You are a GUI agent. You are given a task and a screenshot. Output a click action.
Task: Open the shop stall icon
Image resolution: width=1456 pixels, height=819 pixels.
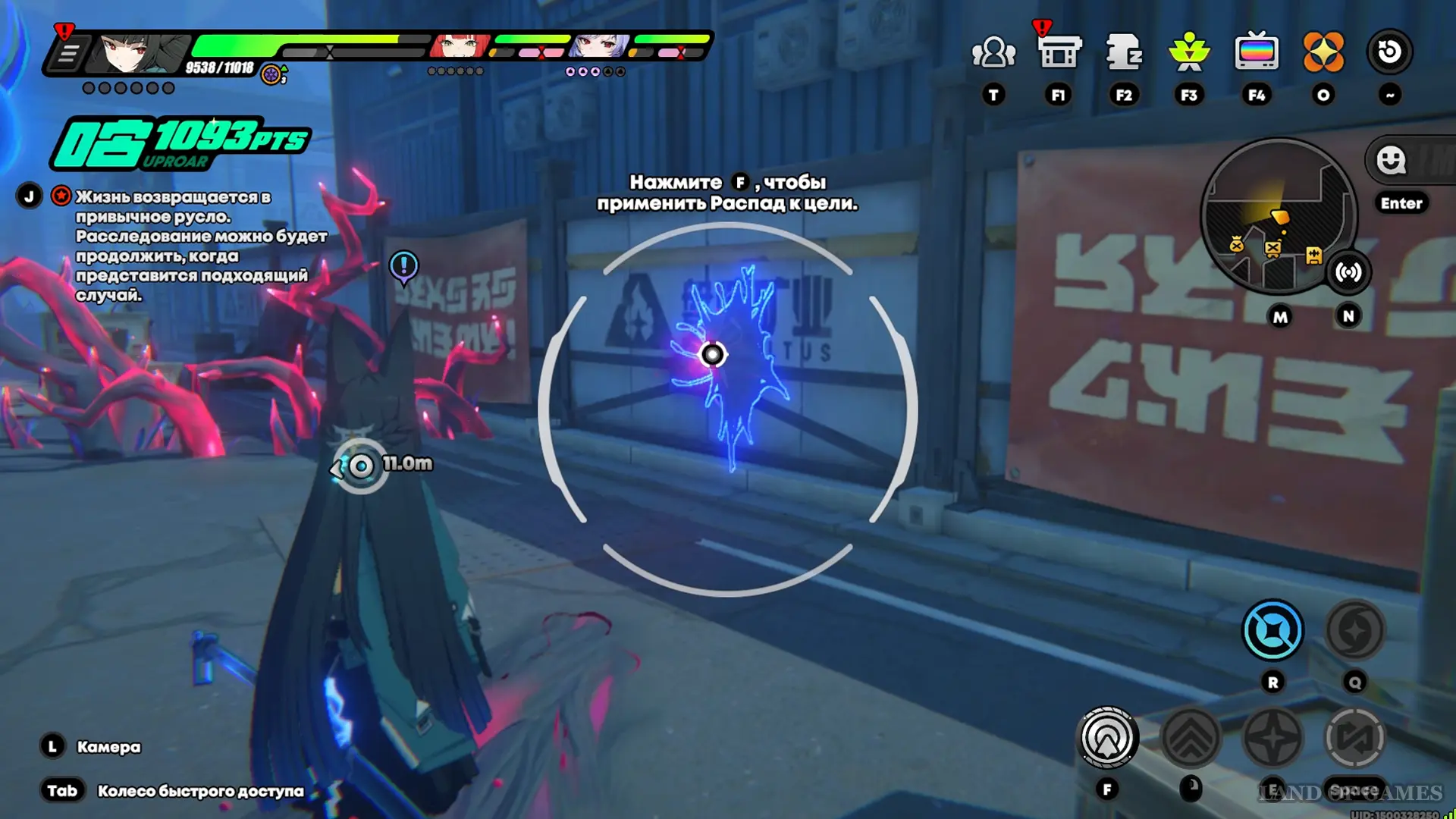(x=1059, y=52)
